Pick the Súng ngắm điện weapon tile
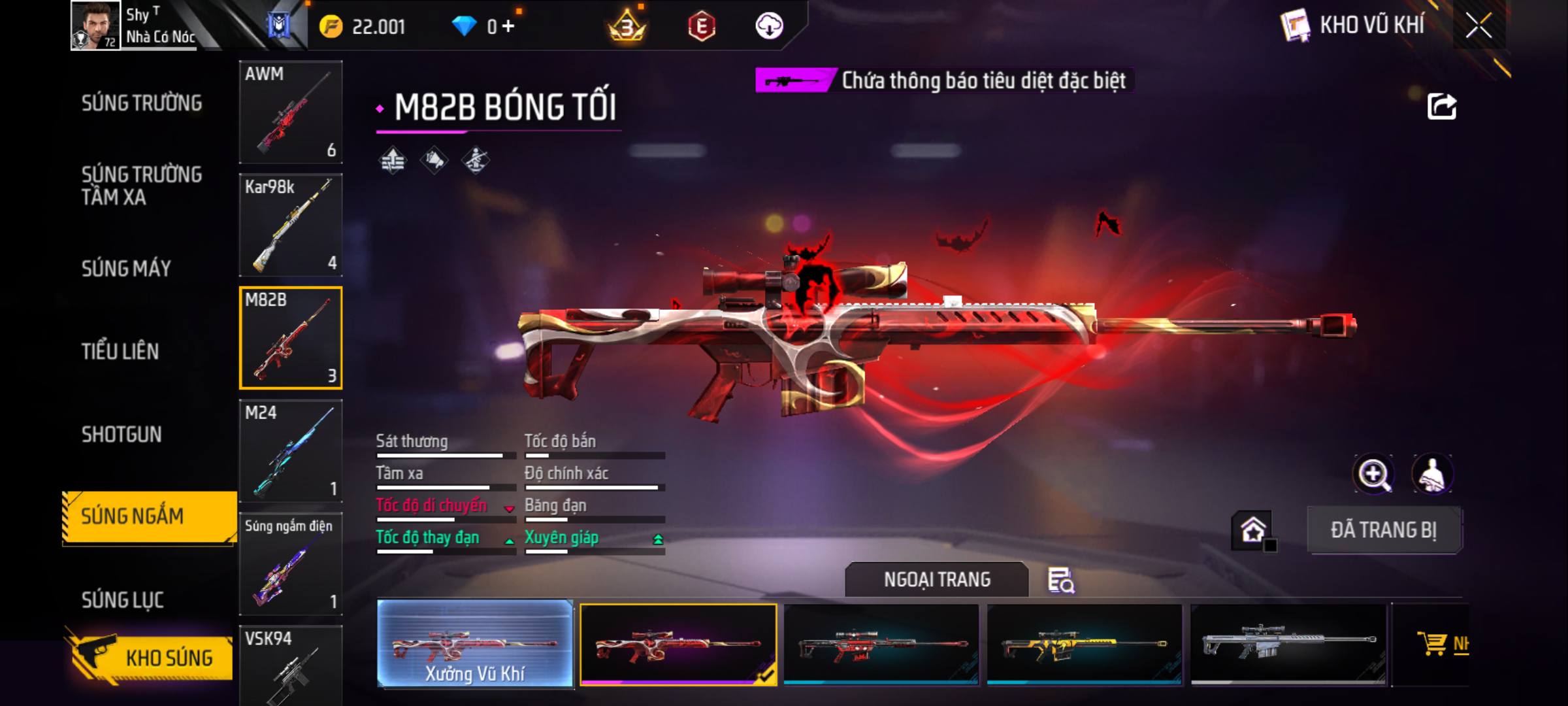 [291, 564]
